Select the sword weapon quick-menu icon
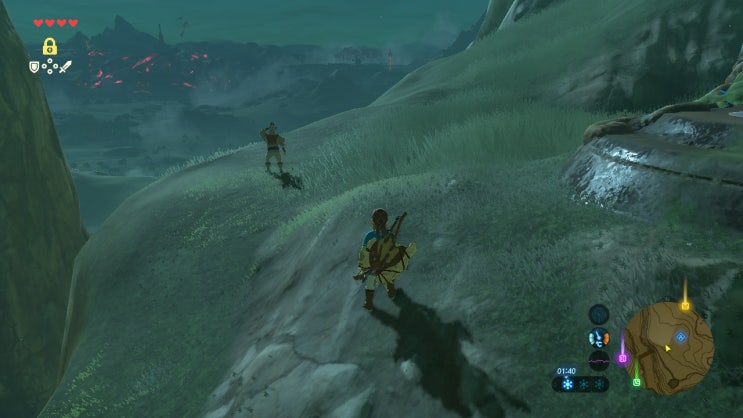Screen dimensions: 743x418 tap(66, 68)
